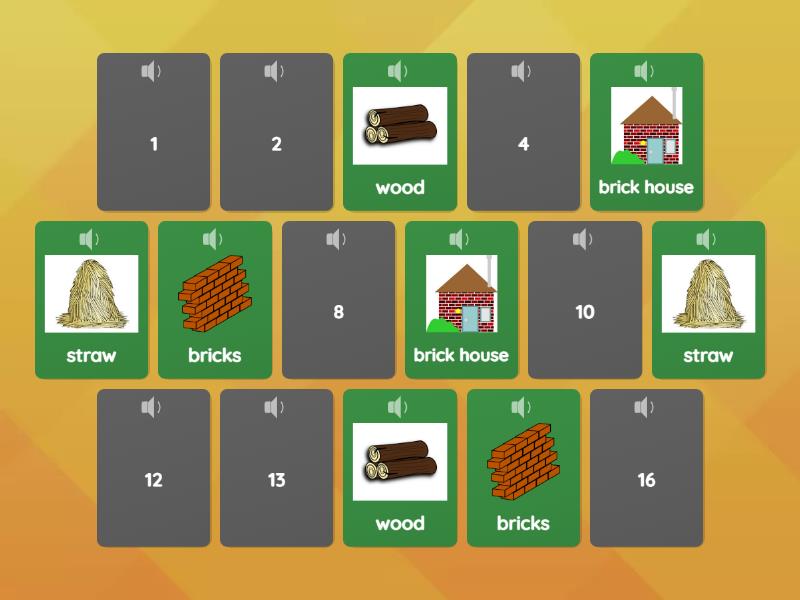Turn over card number 4
This screenshot has height=600, width=800.
[523, 145]
